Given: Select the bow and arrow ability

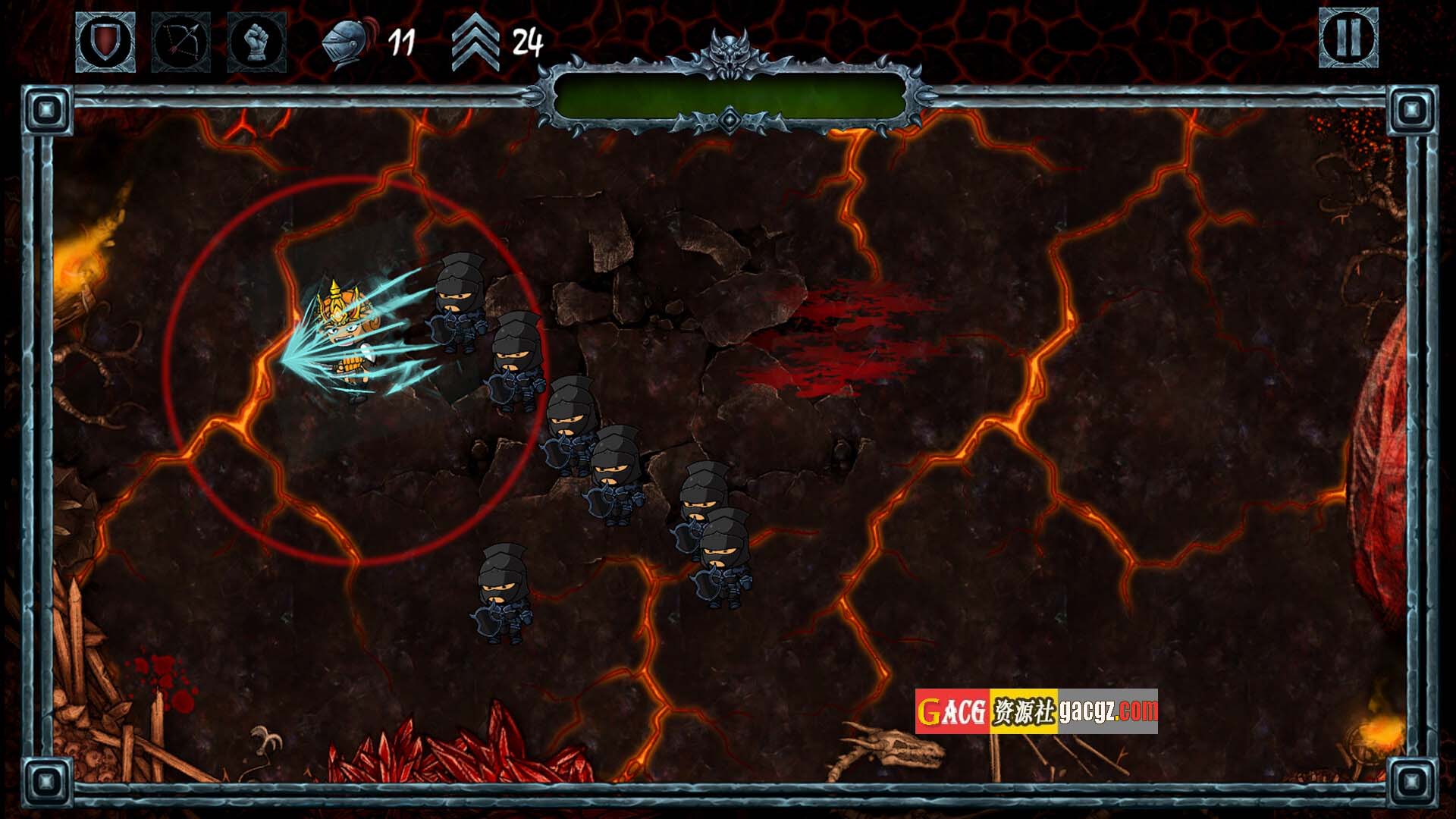Looking at the screenshot, I should click(181, 42).
